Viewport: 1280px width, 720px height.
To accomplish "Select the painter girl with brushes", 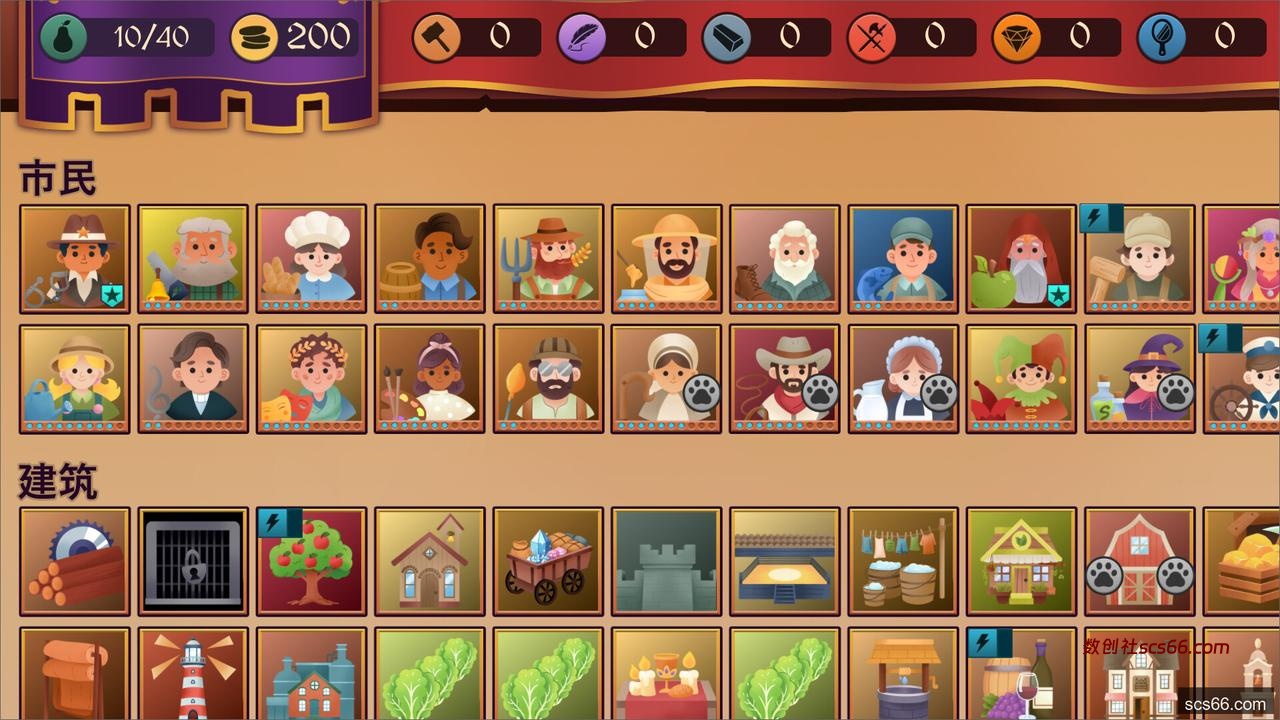I will click(430, 379).
